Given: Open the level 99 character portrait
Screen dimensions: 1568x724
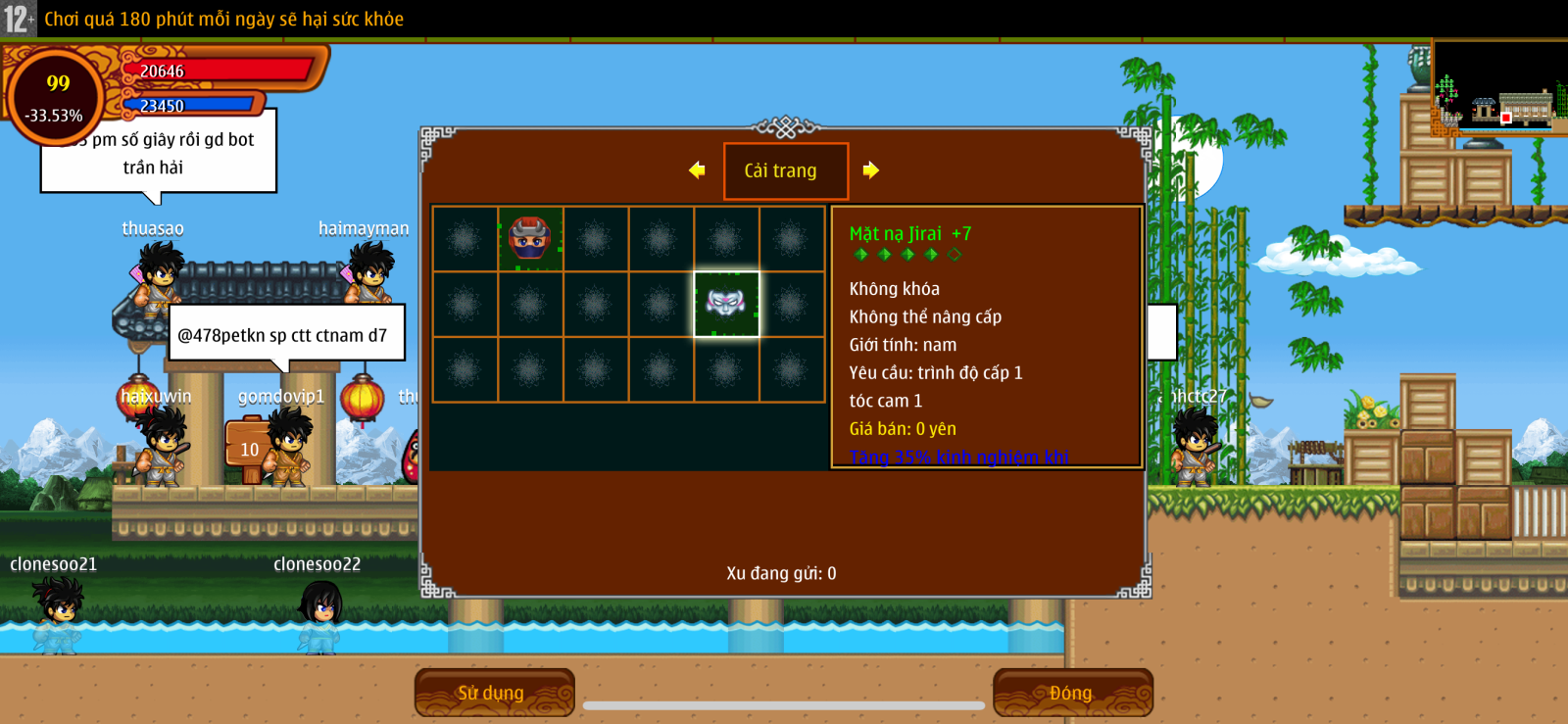Looking at the screenshot, I should click(57, 97).
